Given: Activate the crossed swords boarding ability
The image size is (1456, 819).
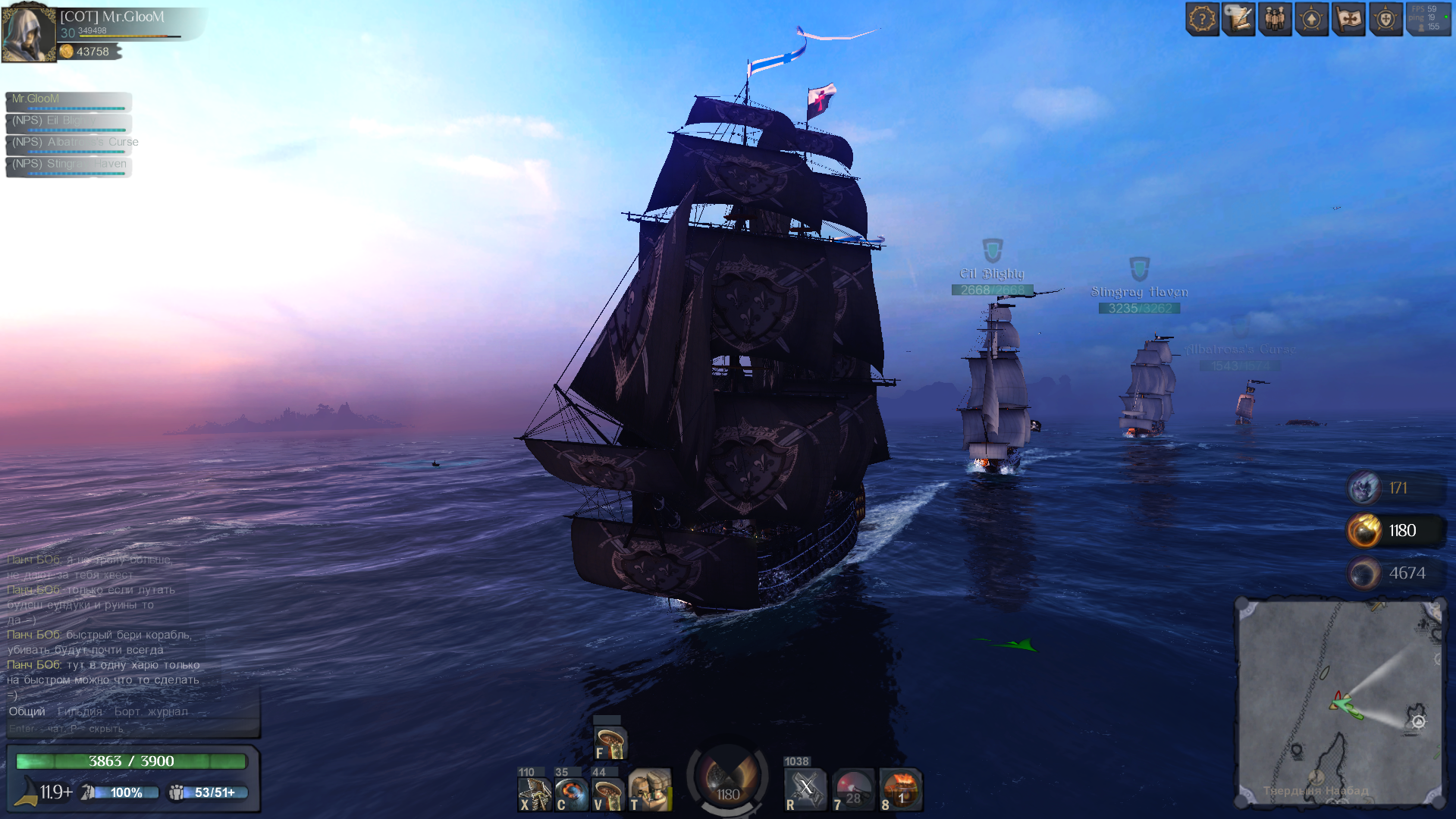Looking at the screenshot, I should point(805,789).
